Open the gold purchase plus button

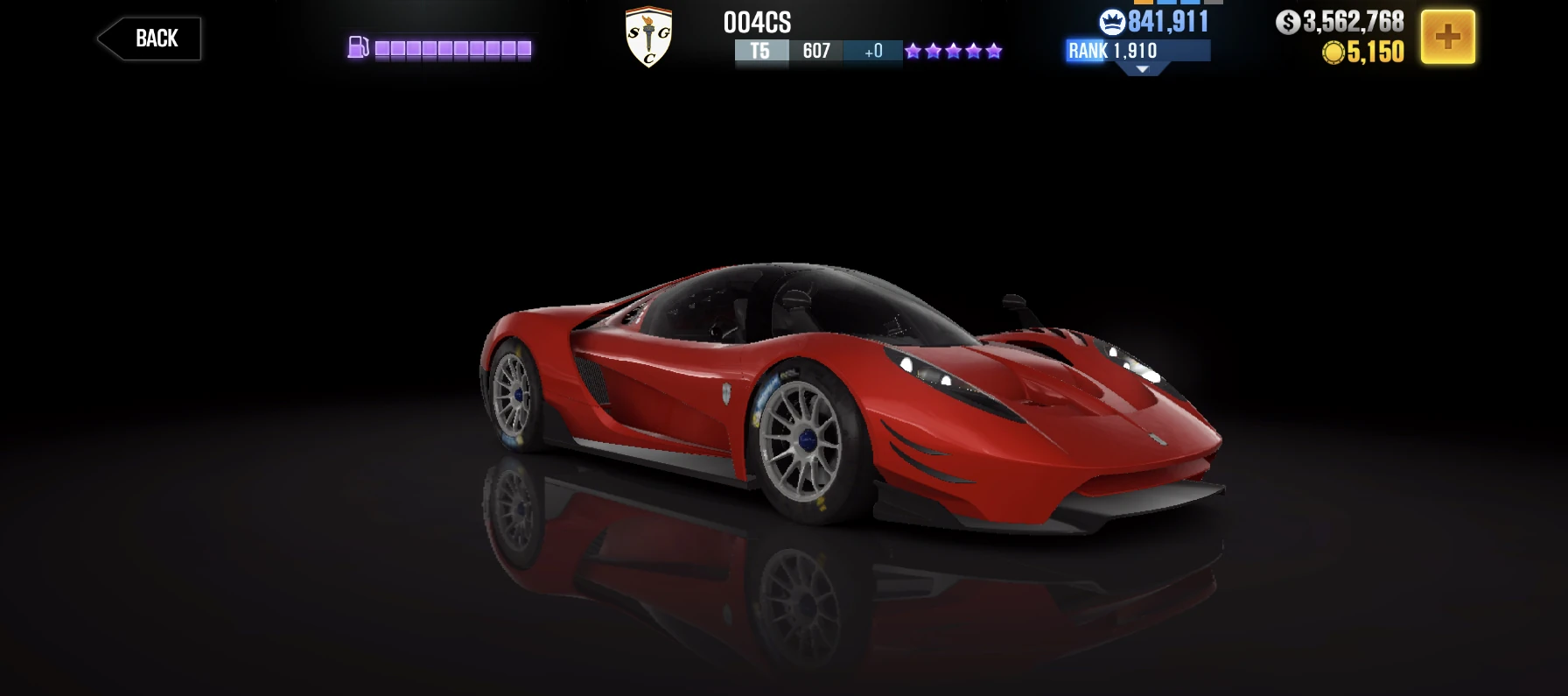point(1449,37)
